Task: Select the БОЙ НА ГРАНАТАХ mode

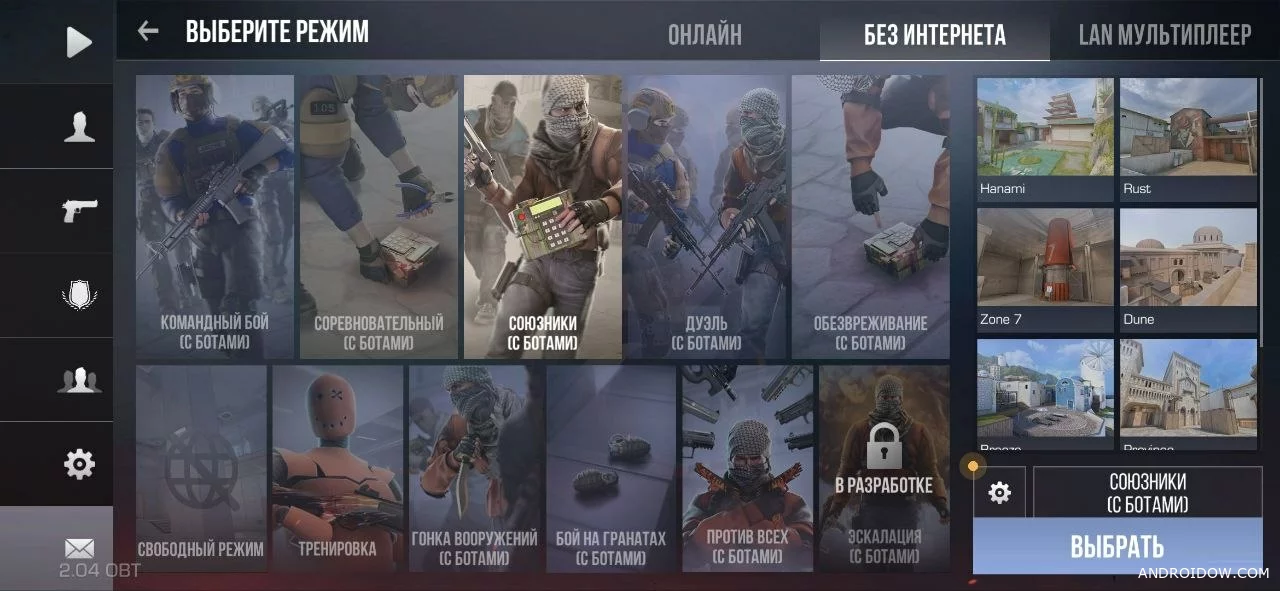Action: (x=611, y=468)
